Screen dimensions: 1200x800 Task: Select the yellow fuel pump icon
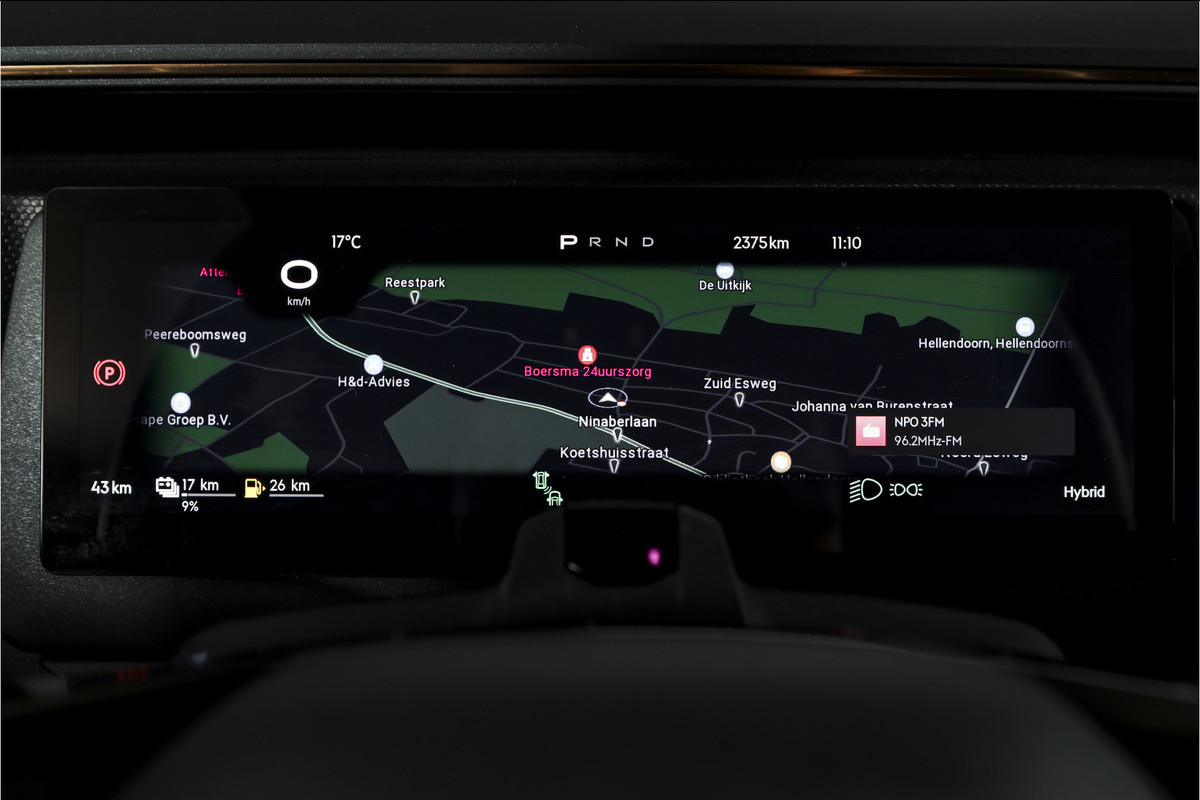coord(254,488)
